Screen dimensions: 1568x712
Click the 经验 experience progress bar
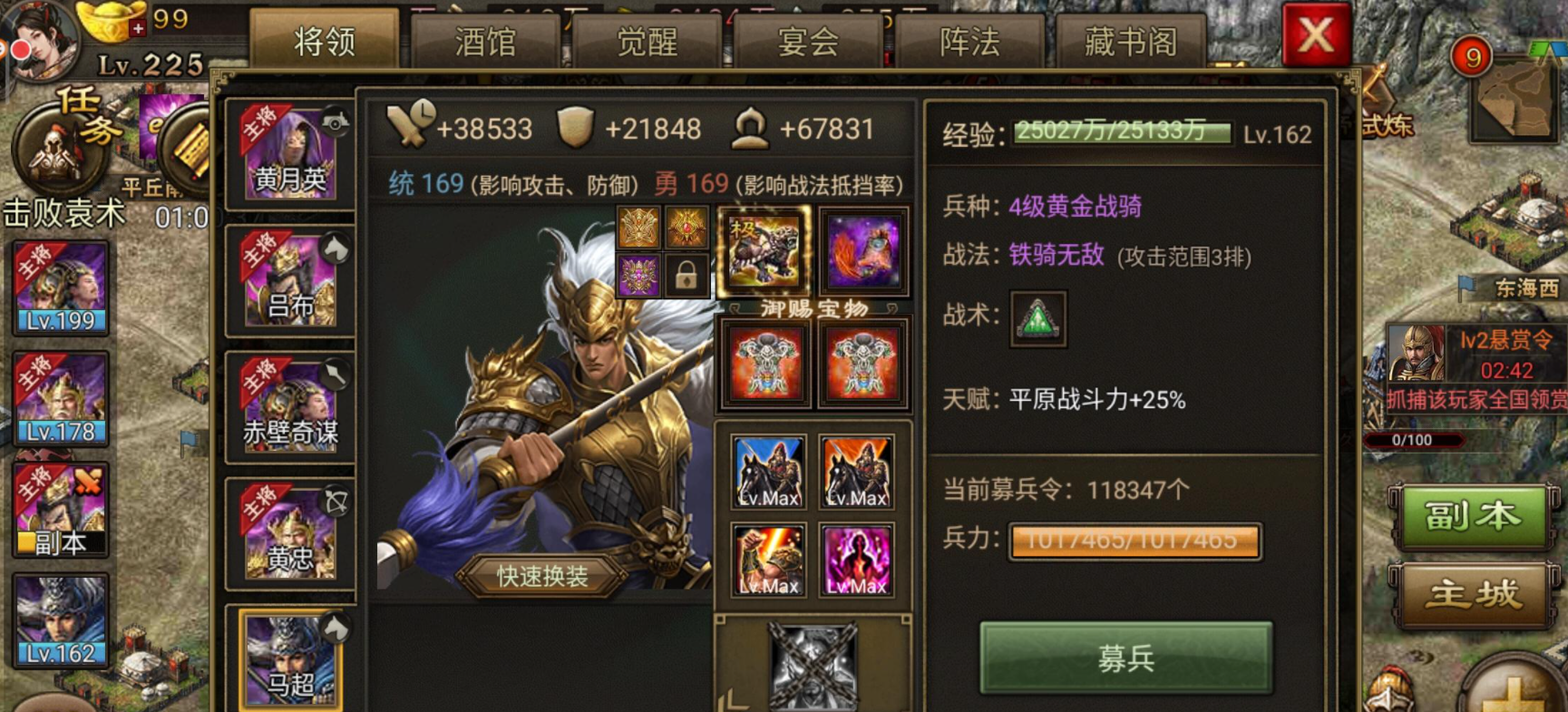pos(1122,132)
